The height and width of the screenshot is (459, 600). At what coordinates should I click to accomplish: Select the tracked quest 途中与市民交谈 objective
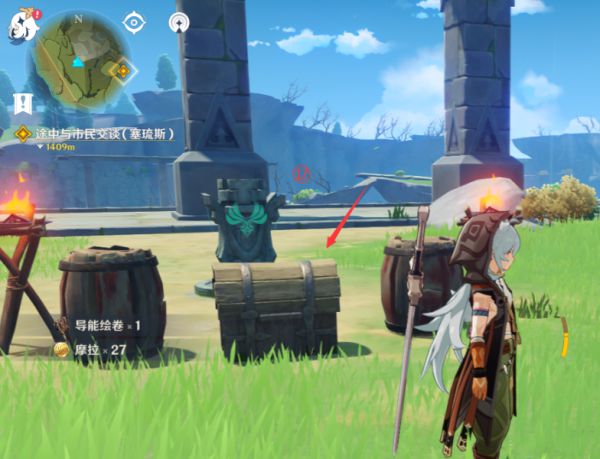click(100, 133)
